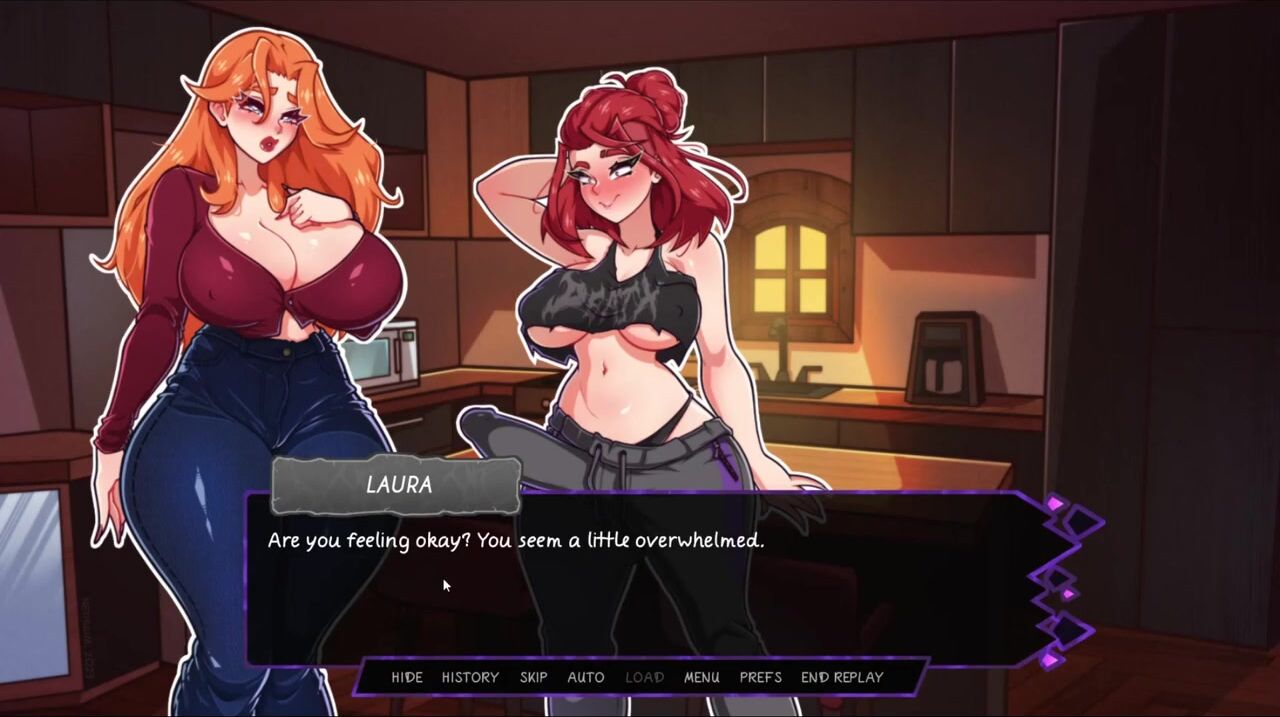Activate Skip in the quick menu
Viewport: 1280px width, 717px height.
click(533, 677)
